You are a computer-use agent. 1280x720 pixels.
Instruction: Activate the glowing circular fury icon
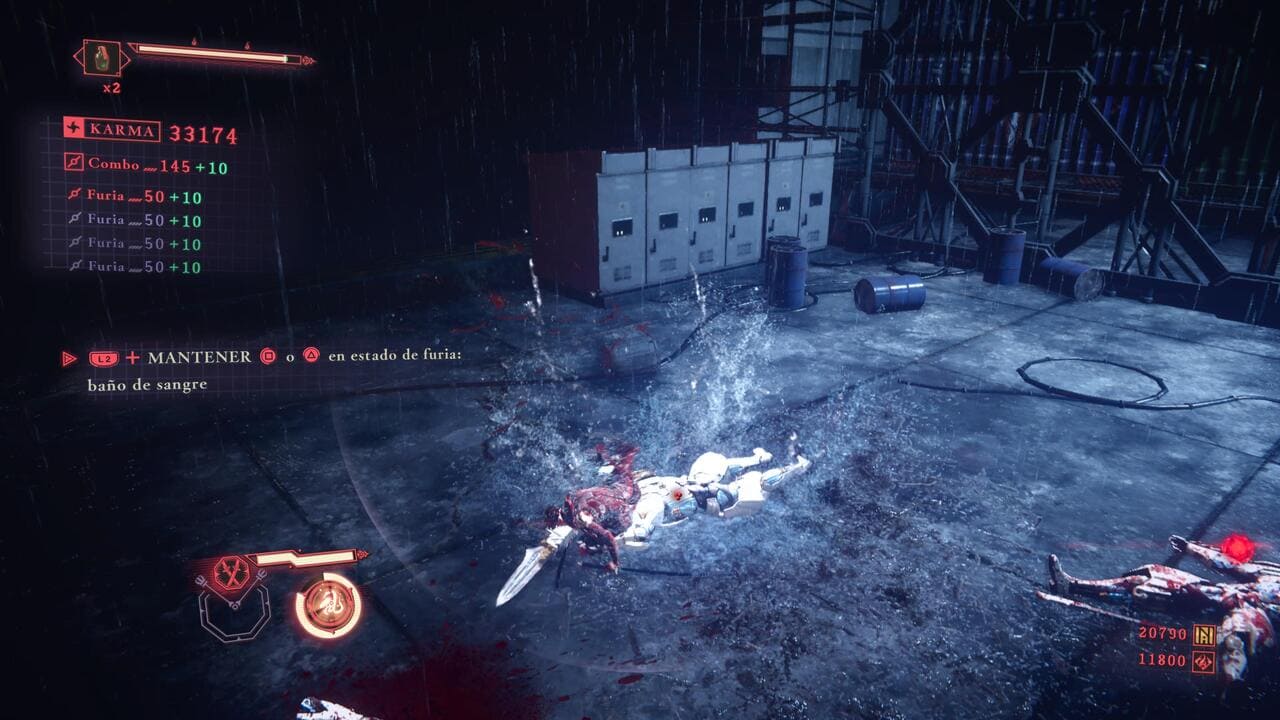tap(328, 605)
